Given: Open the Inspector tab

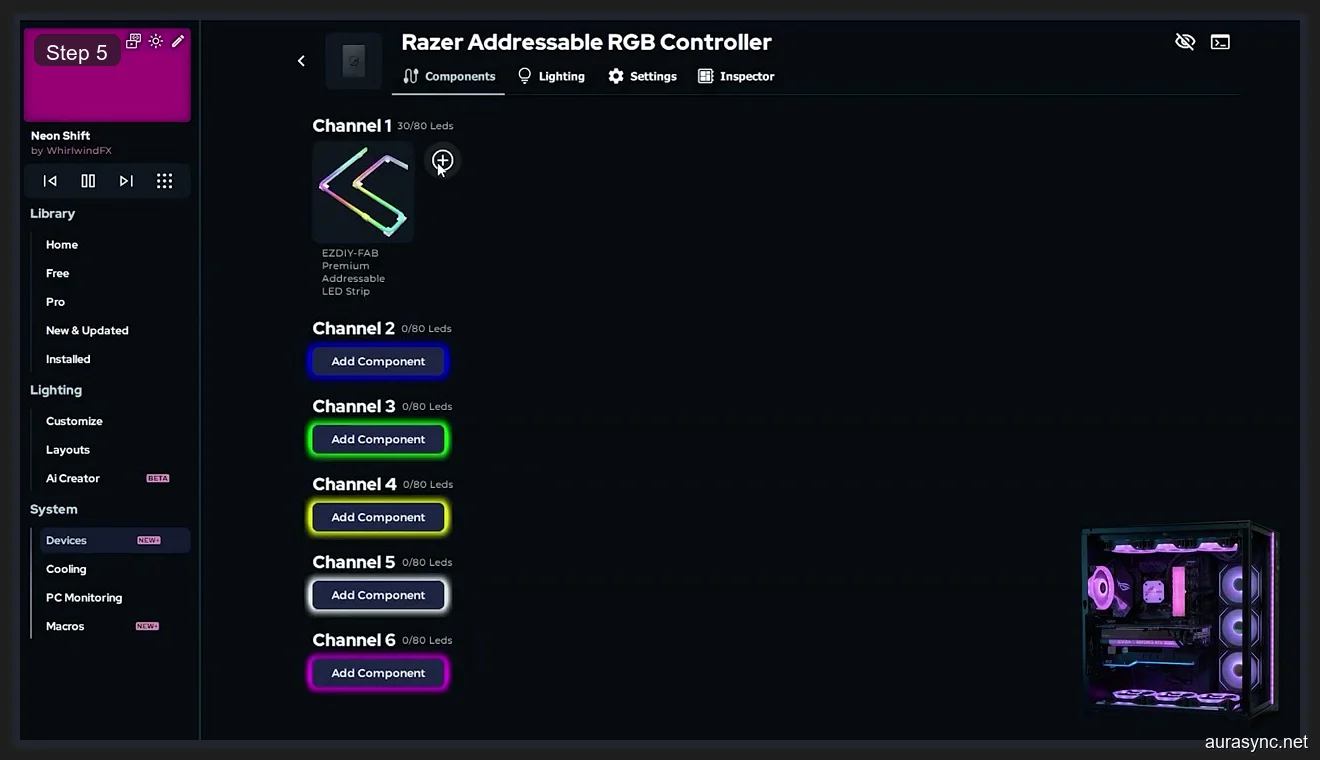Looking at the screenshot, I should click(736, 76).
